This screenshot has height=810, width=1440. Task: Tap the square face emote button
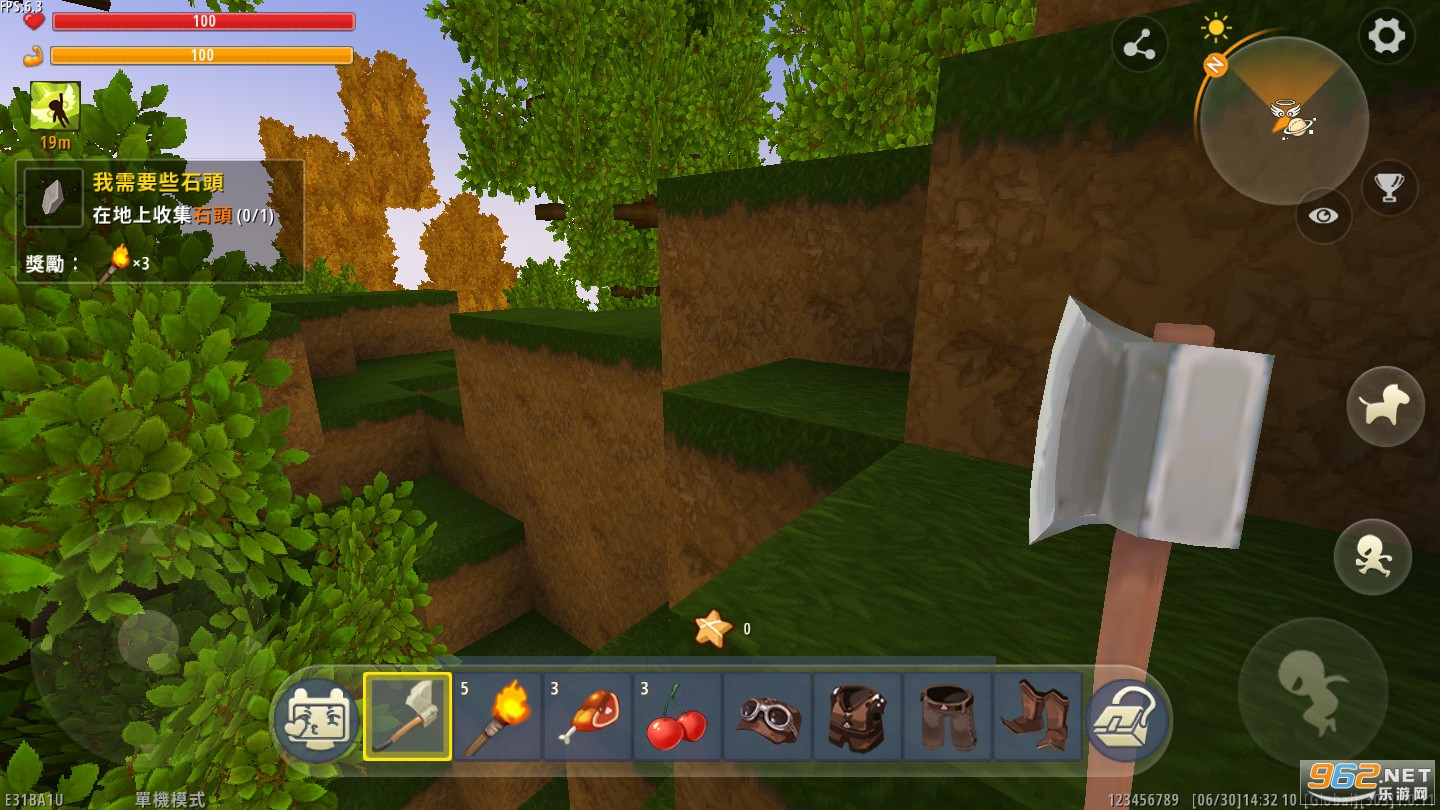[316, 720]
